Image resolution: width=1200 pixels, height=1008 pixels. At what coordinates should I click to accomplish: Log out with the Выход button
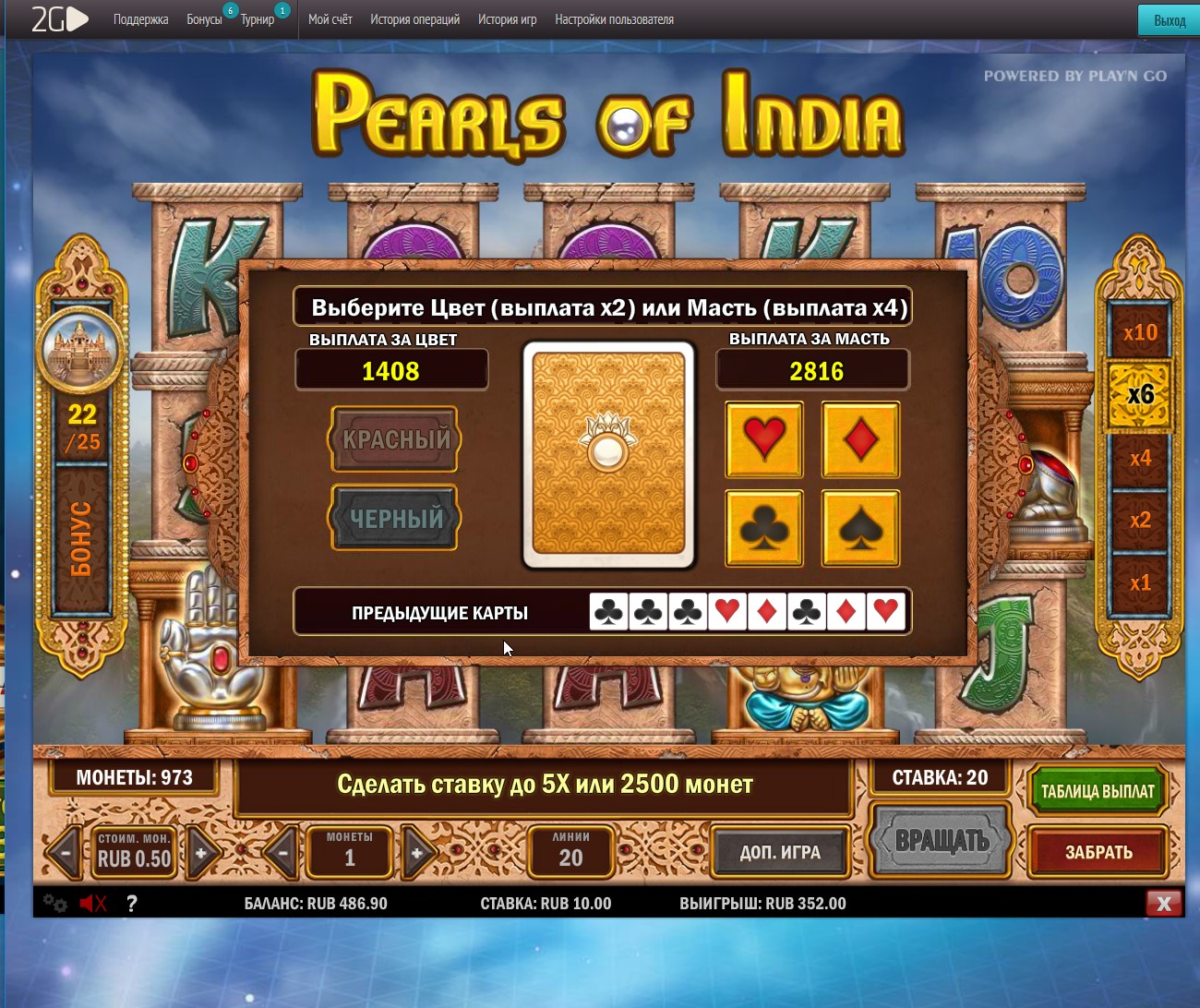pos(1169,20)
